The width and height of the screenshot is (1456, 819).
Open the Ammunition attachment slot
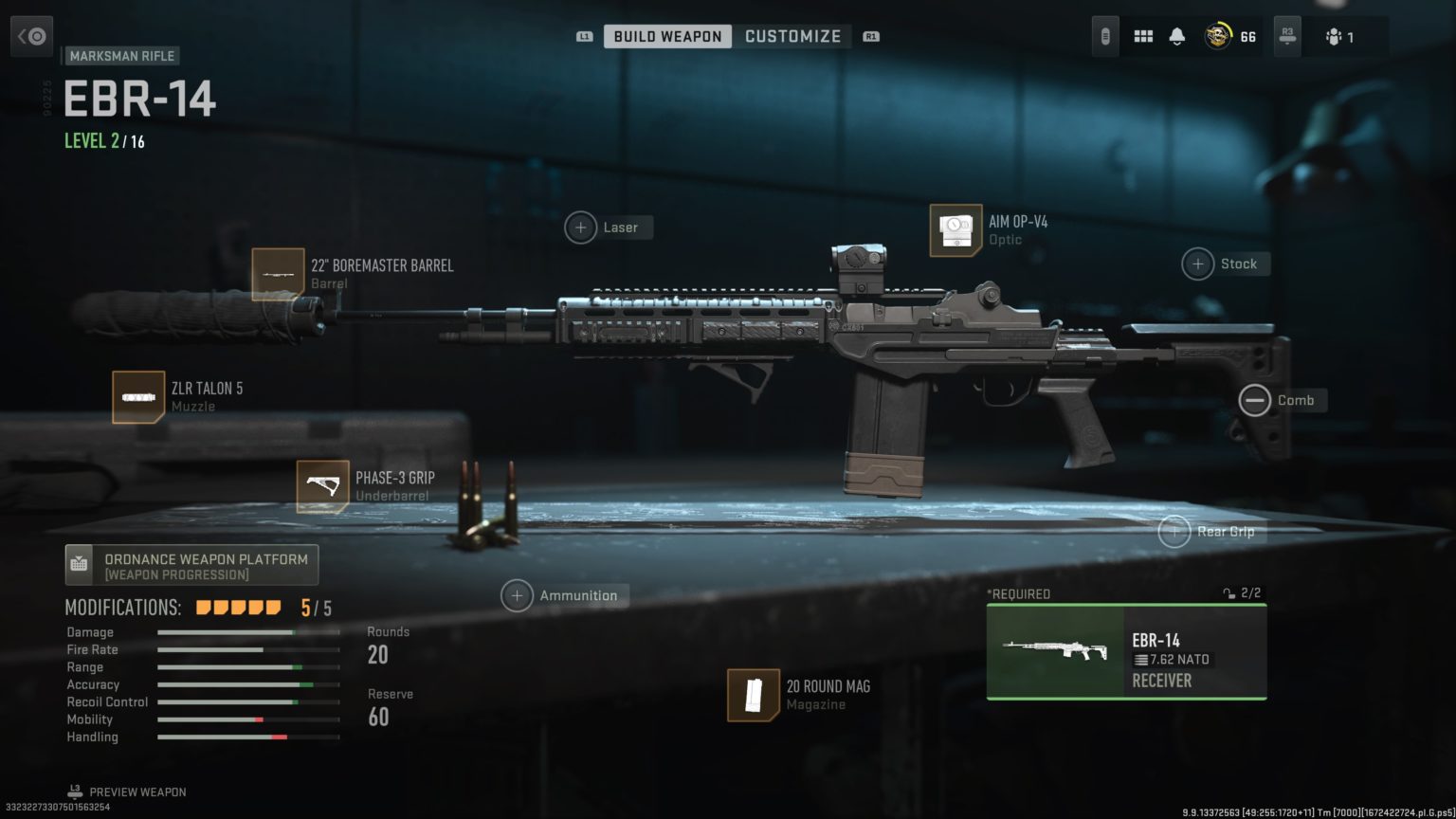coord(518,595)
